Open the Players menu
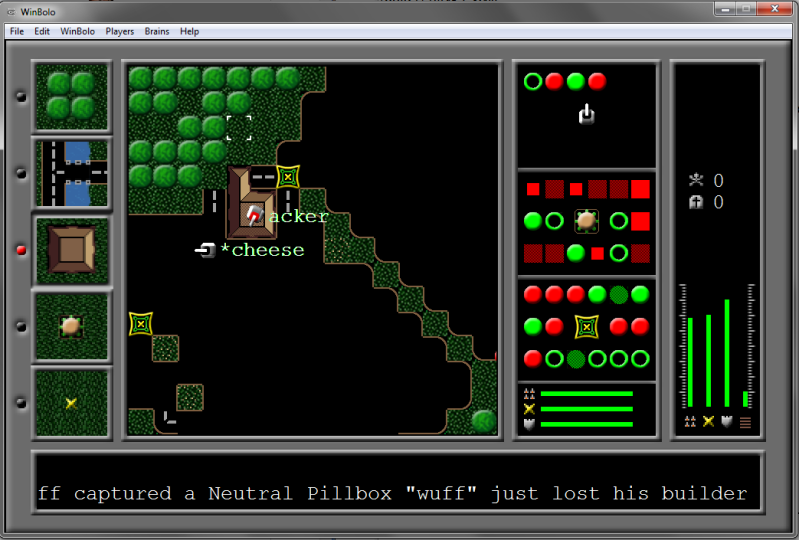Screen dimensions: 799x540 click(120, 31)
